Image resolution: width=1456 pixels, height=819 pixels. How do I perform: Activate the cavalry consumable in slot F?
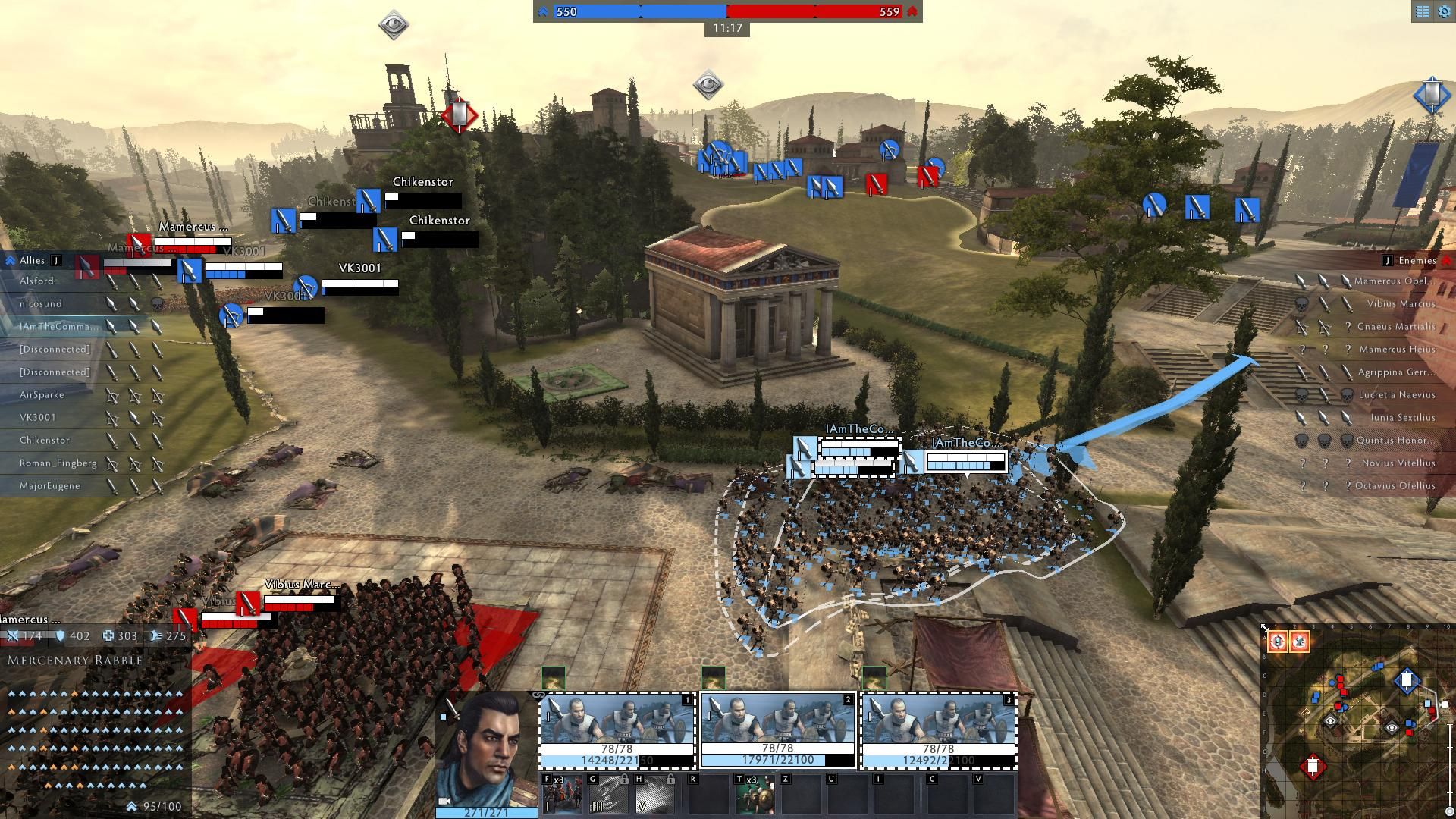pyautogui.click(x=563, y=794)
